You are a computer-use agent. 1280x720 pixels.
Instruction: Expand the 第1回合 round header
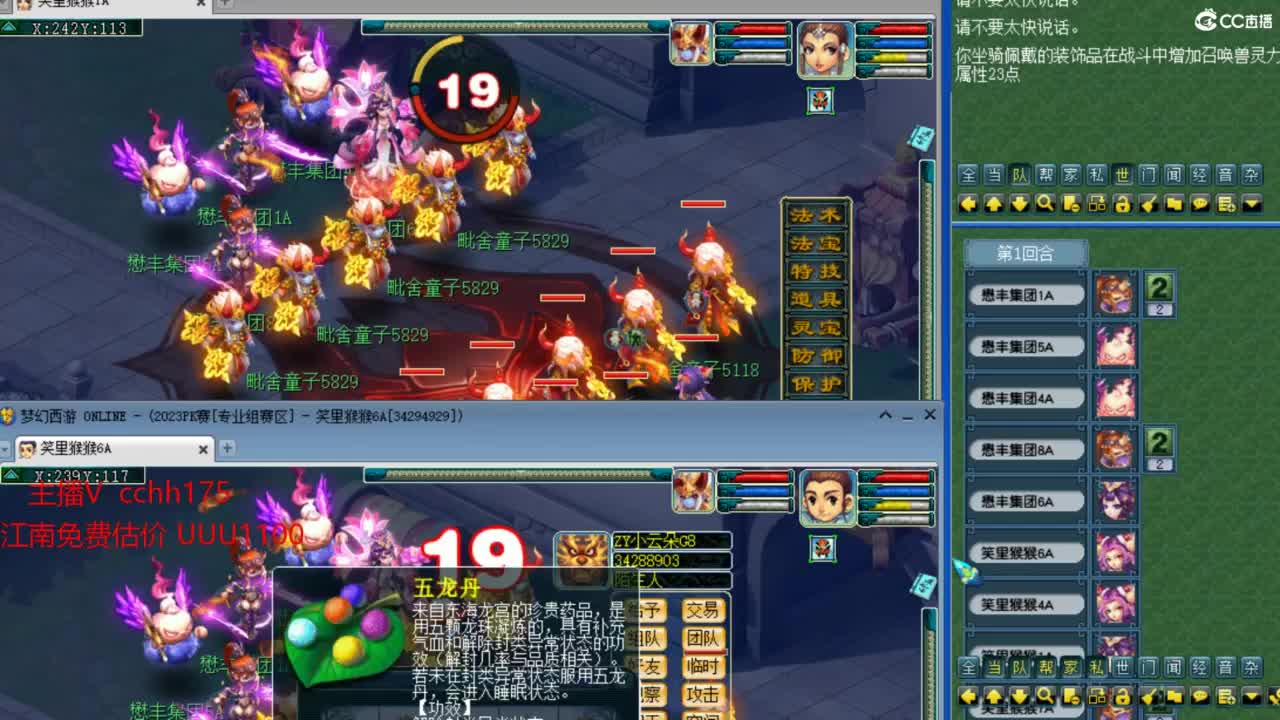coord(1026,253)
